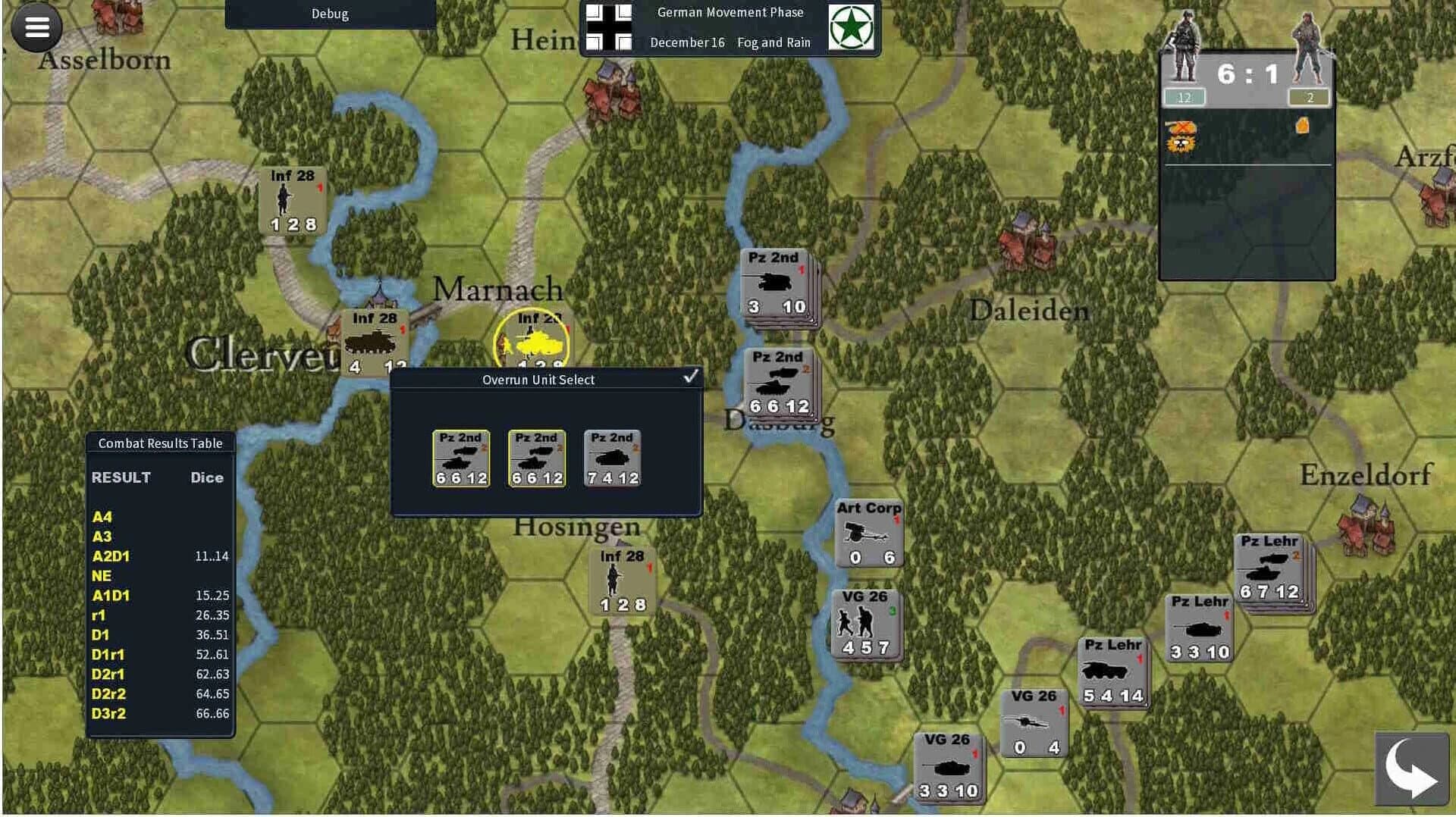
Task: Click the German cross insignia in phase banner
Action: (611, 29)
